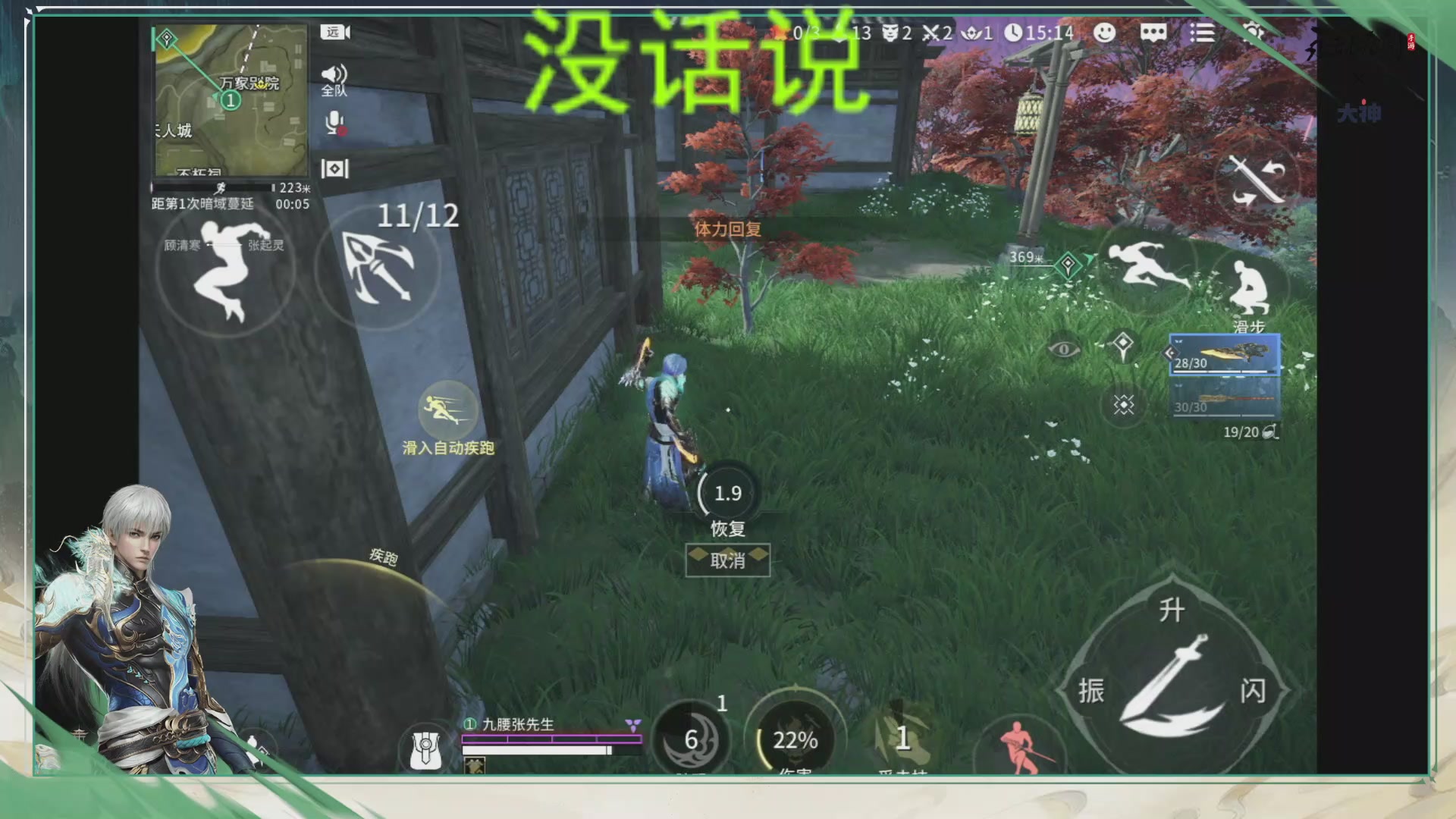Mute the team microphone toggle
The width and height of the screenshot is (1456, 819).
click(x=334, y=121)
